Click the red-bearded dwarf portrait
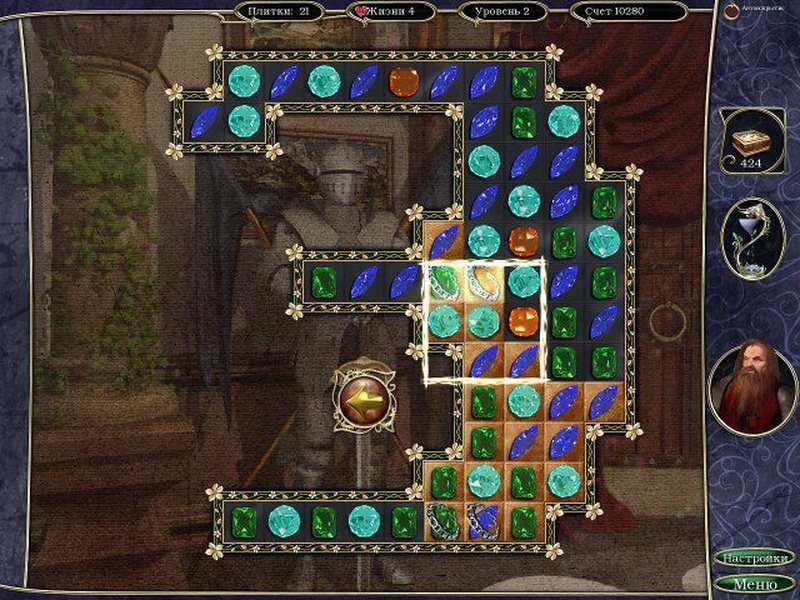 (752, 385)
